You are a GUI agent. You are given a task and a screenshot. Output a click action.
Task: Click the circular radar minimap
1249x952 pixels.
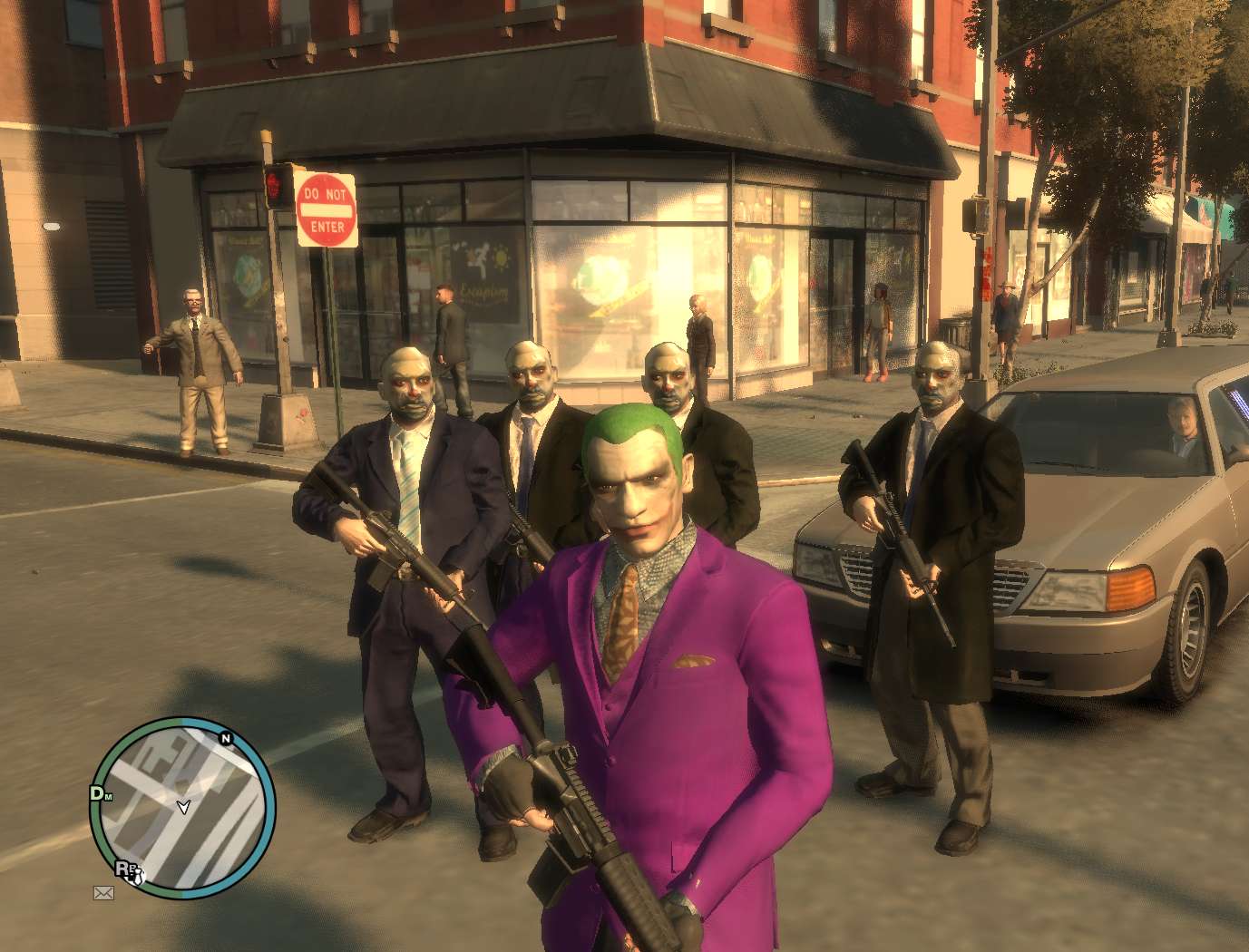[181, 807]
